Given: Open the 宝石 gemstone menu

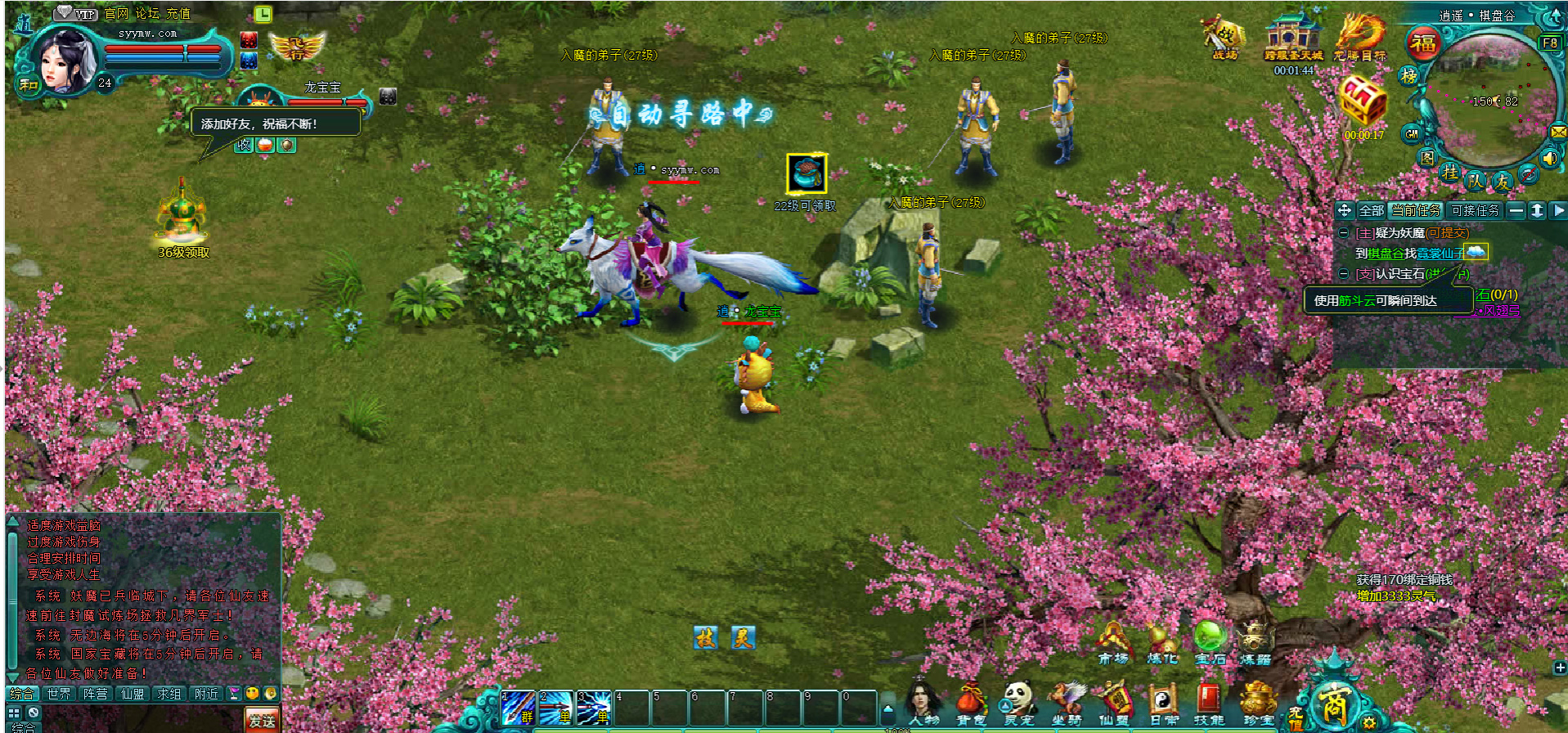Looking at the screenshot, I should pos(1209,643).
